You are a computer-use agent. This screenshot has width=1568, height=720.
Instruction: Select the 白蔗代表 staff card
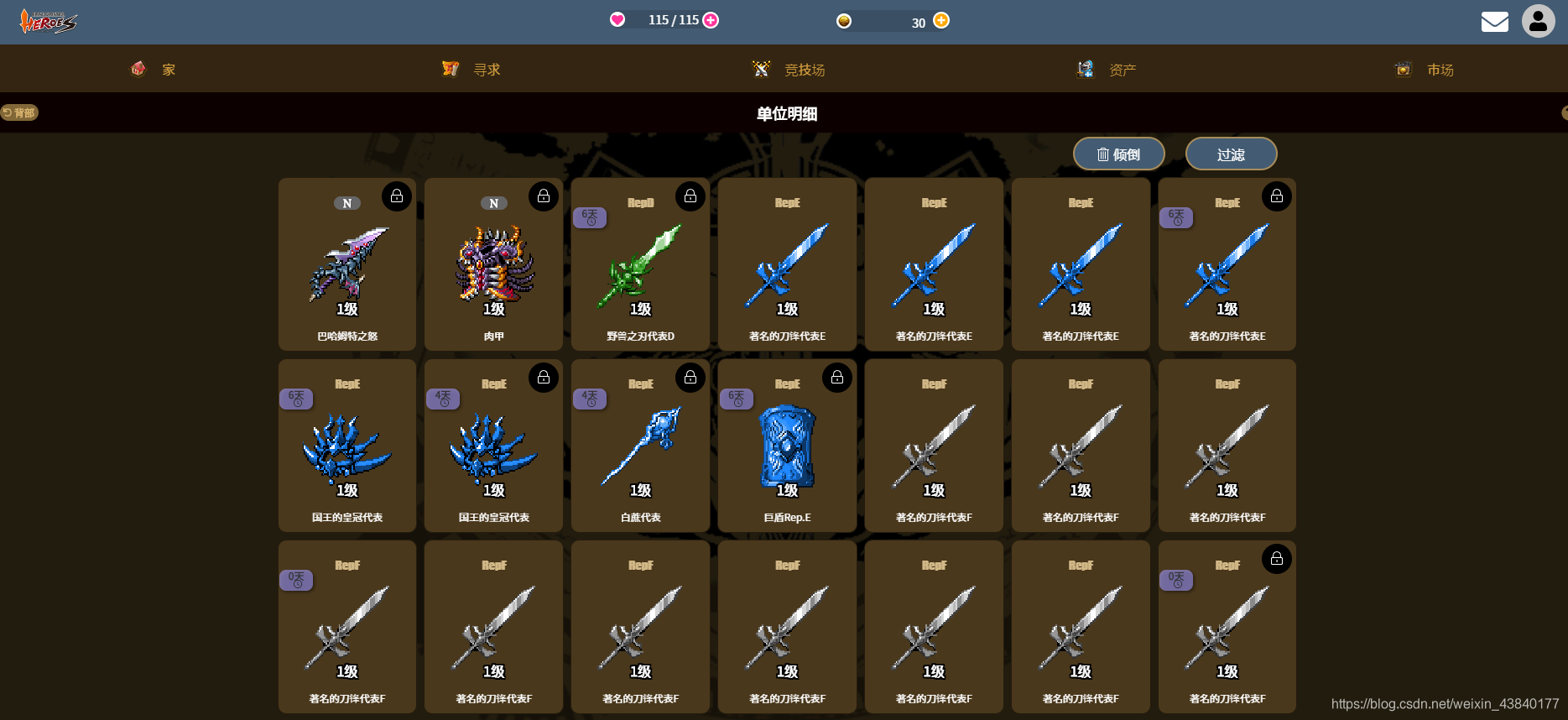(640, 450)
